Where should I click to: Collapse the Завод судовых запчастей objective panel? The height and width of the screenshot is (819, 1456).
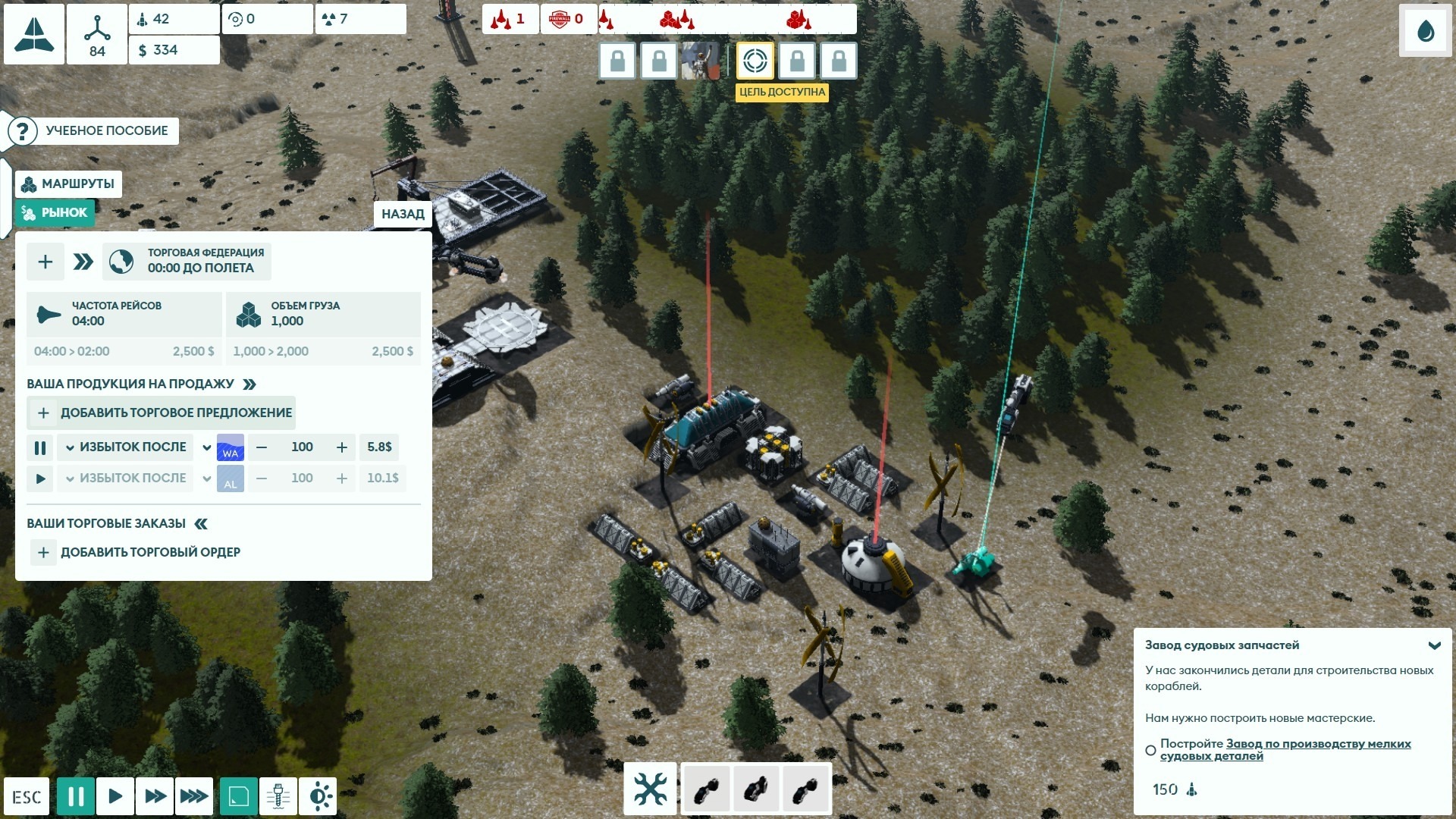(x=1434, y=645)
